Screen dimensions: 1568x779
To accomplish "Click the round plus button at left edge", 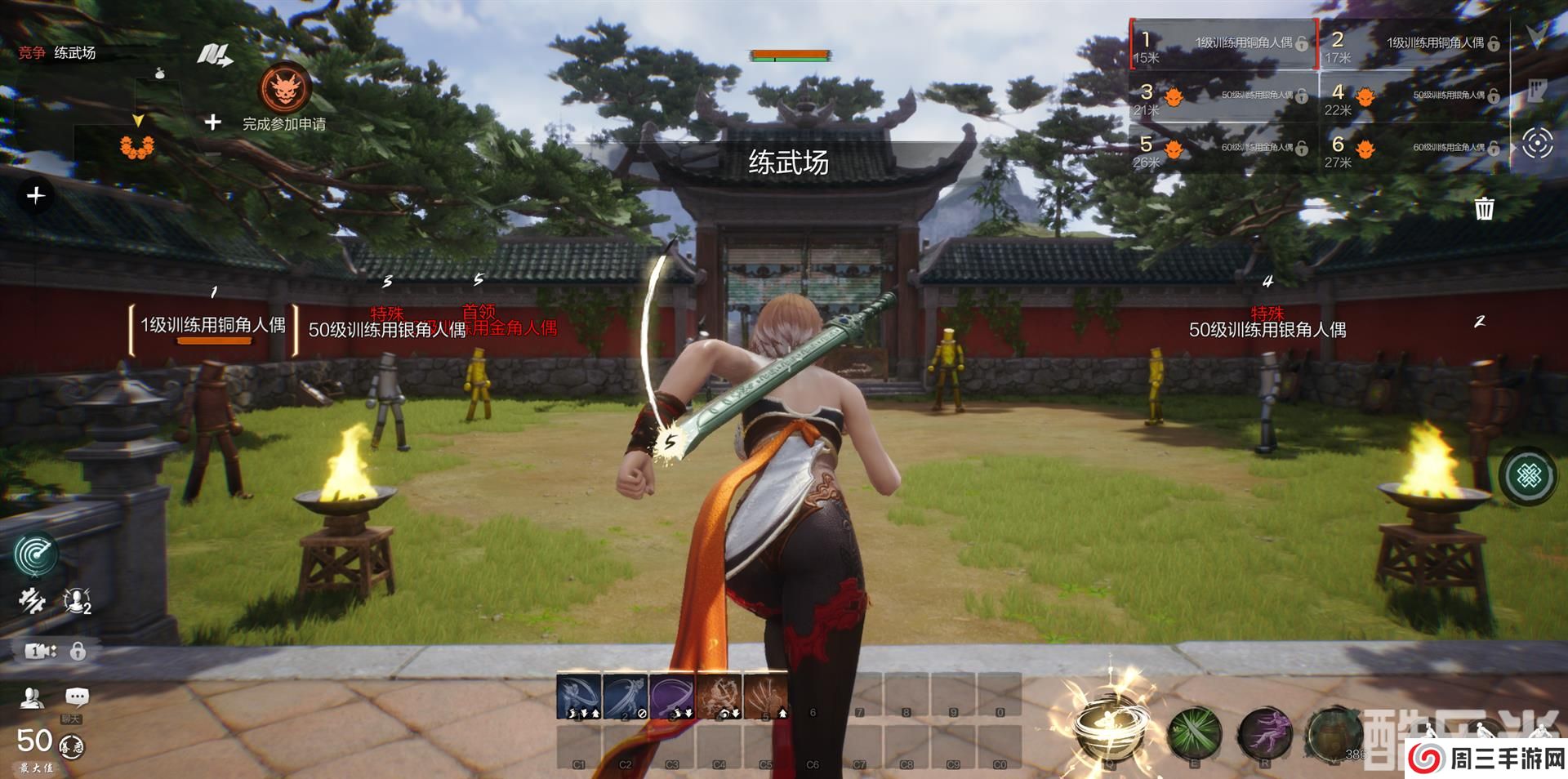I will pyautogui.click(x=35, y=195).
